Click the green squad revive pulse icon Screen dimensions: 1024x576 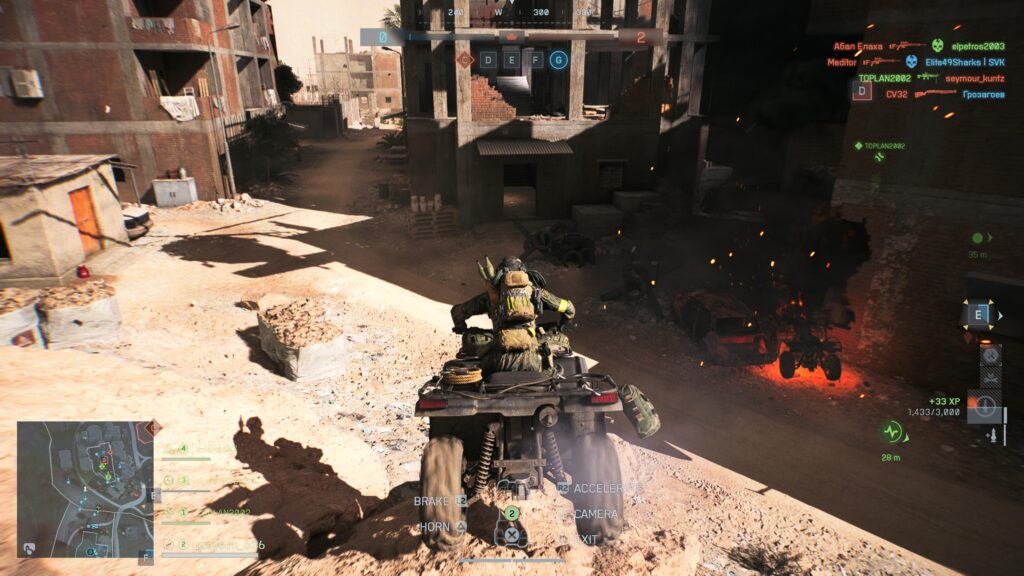pyautogui.click(x=890, y=432)
